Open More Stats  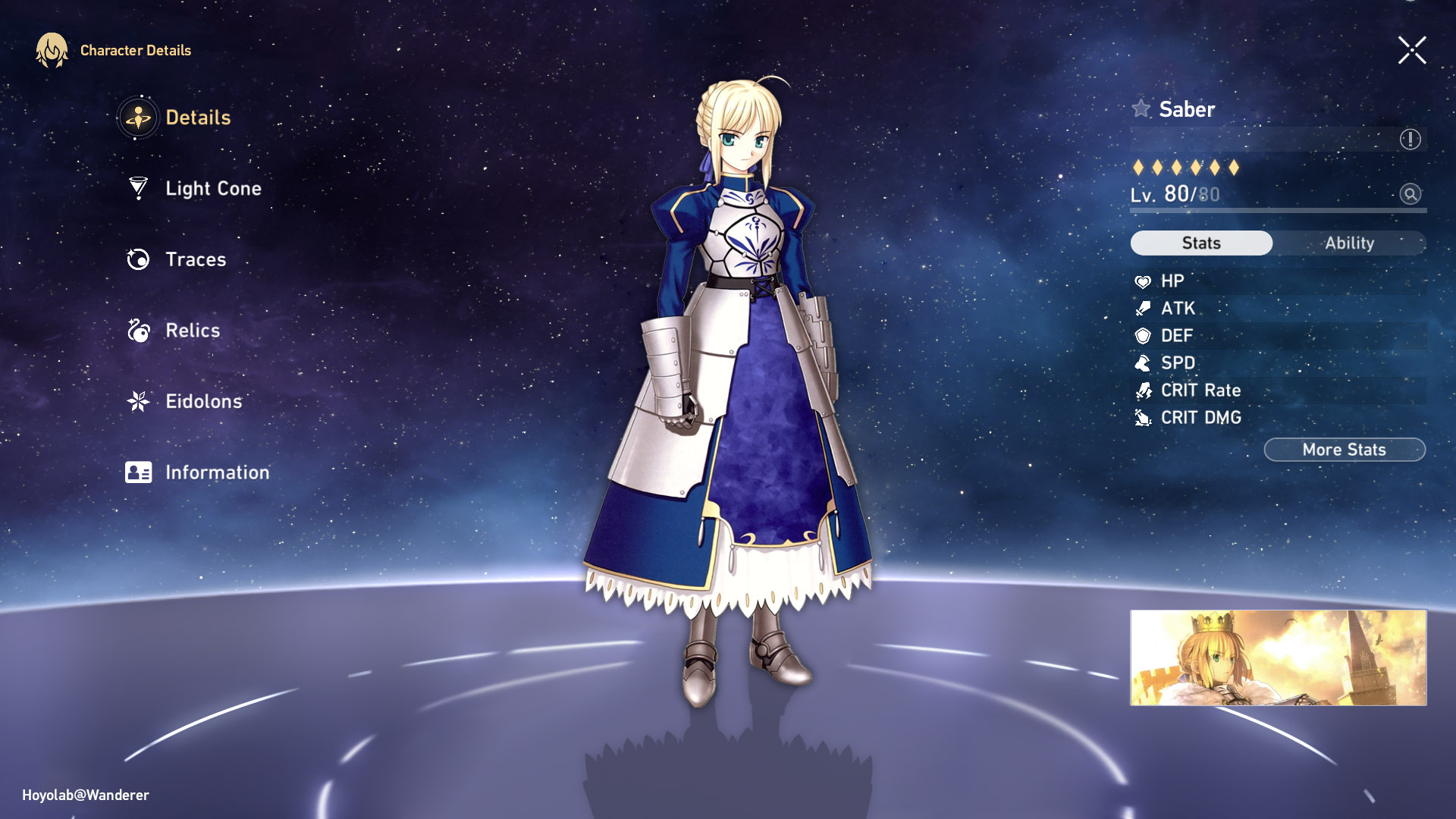[1344, 449]
